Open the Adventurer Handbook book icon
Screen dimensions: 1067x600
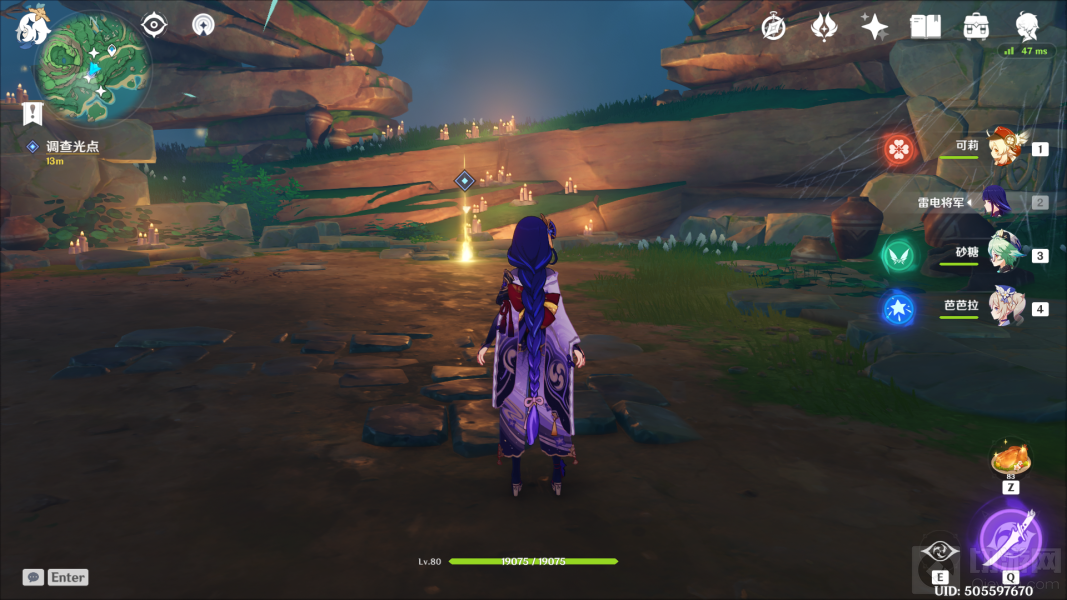click(x=925, y=27)
